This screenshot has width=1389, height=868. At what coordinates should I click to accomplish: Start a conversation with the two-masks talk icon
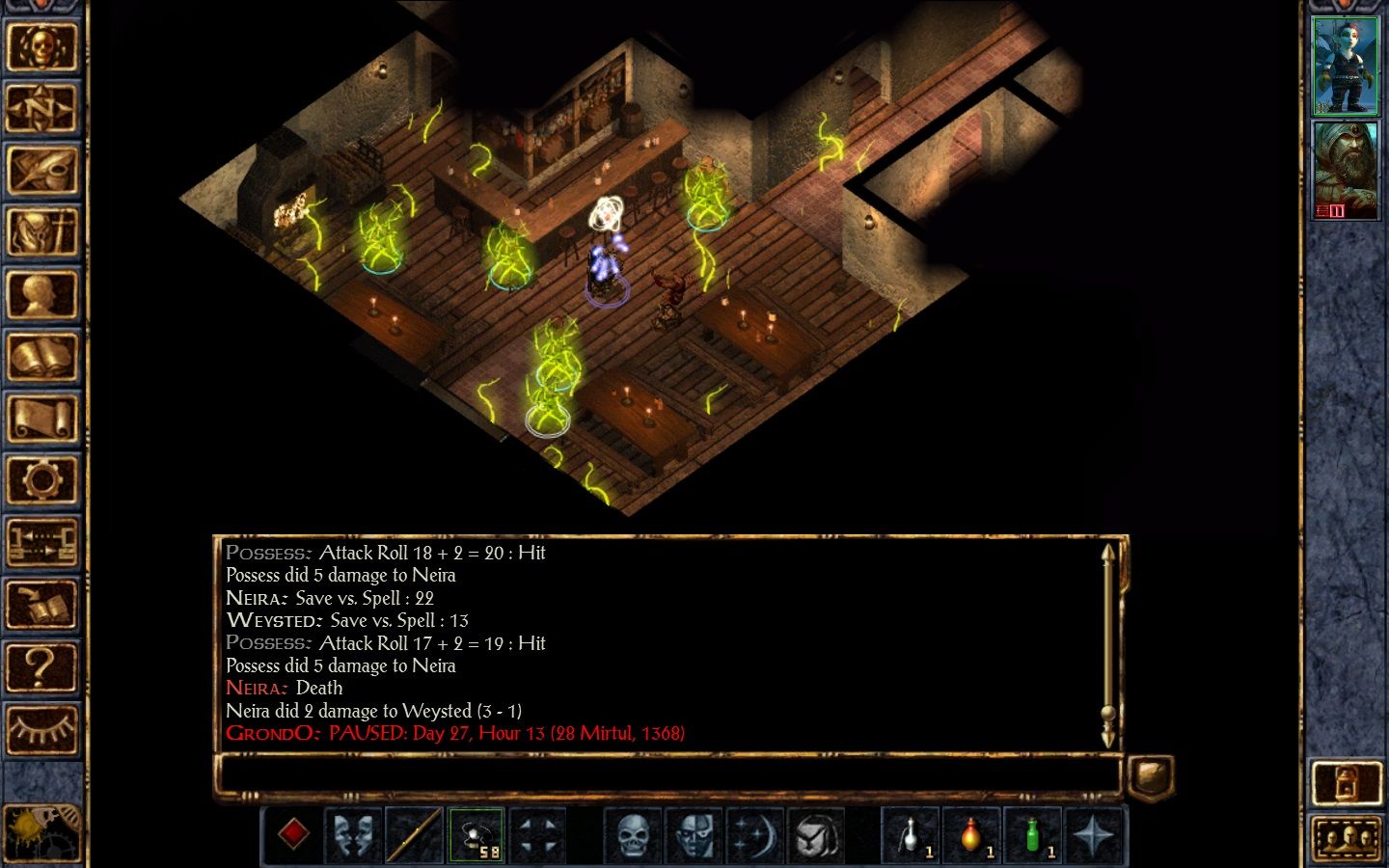tap(353, 834)
